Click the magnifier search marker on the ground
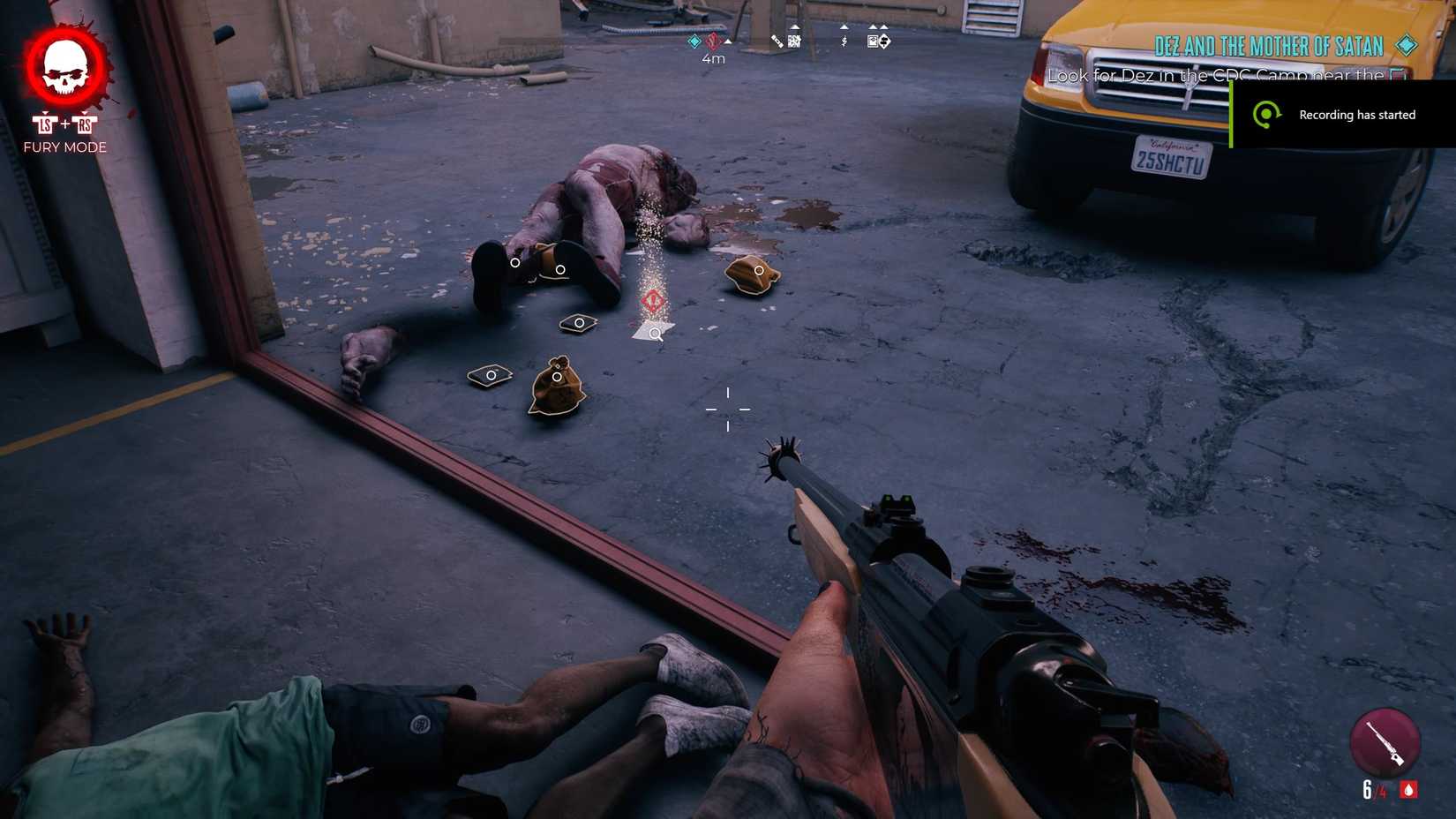 coord(655,333)
